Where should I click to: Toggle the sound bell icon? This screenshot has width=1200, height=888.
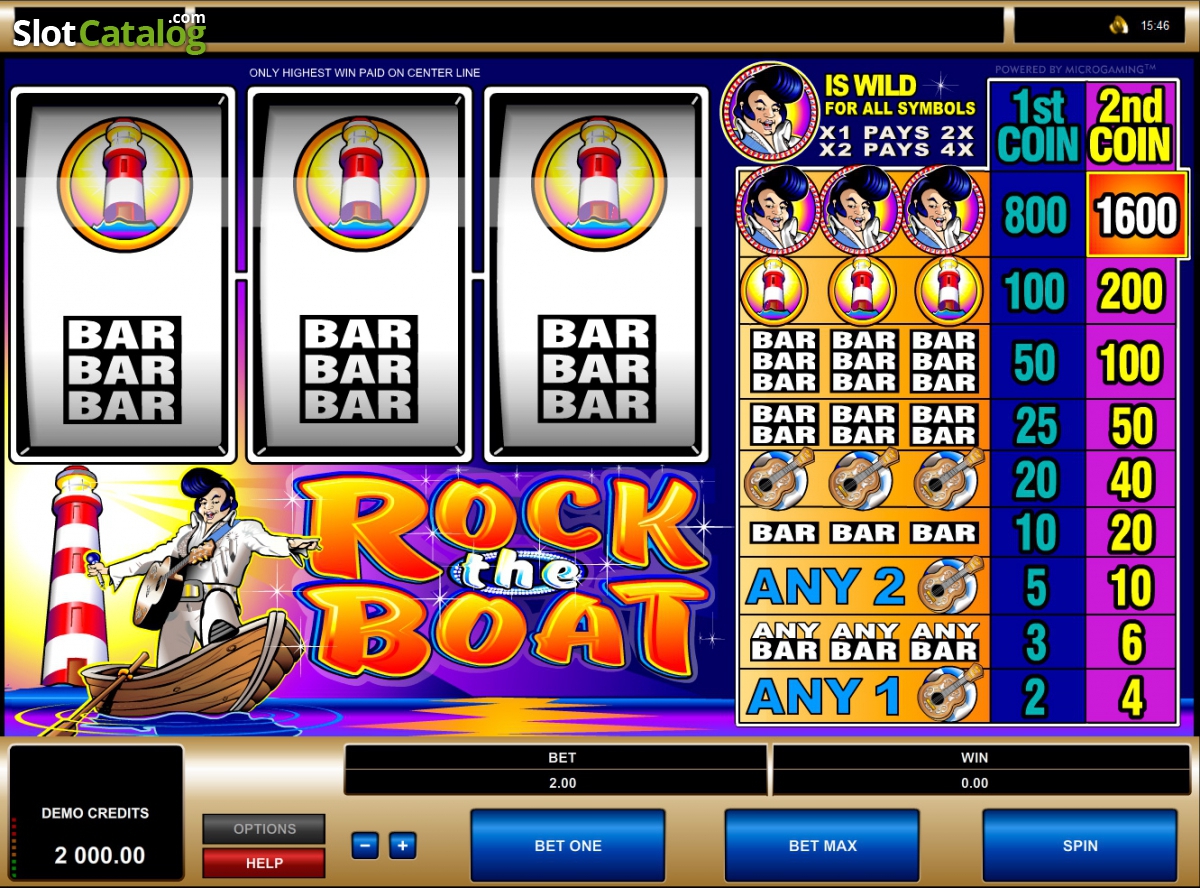(1119, 25)
